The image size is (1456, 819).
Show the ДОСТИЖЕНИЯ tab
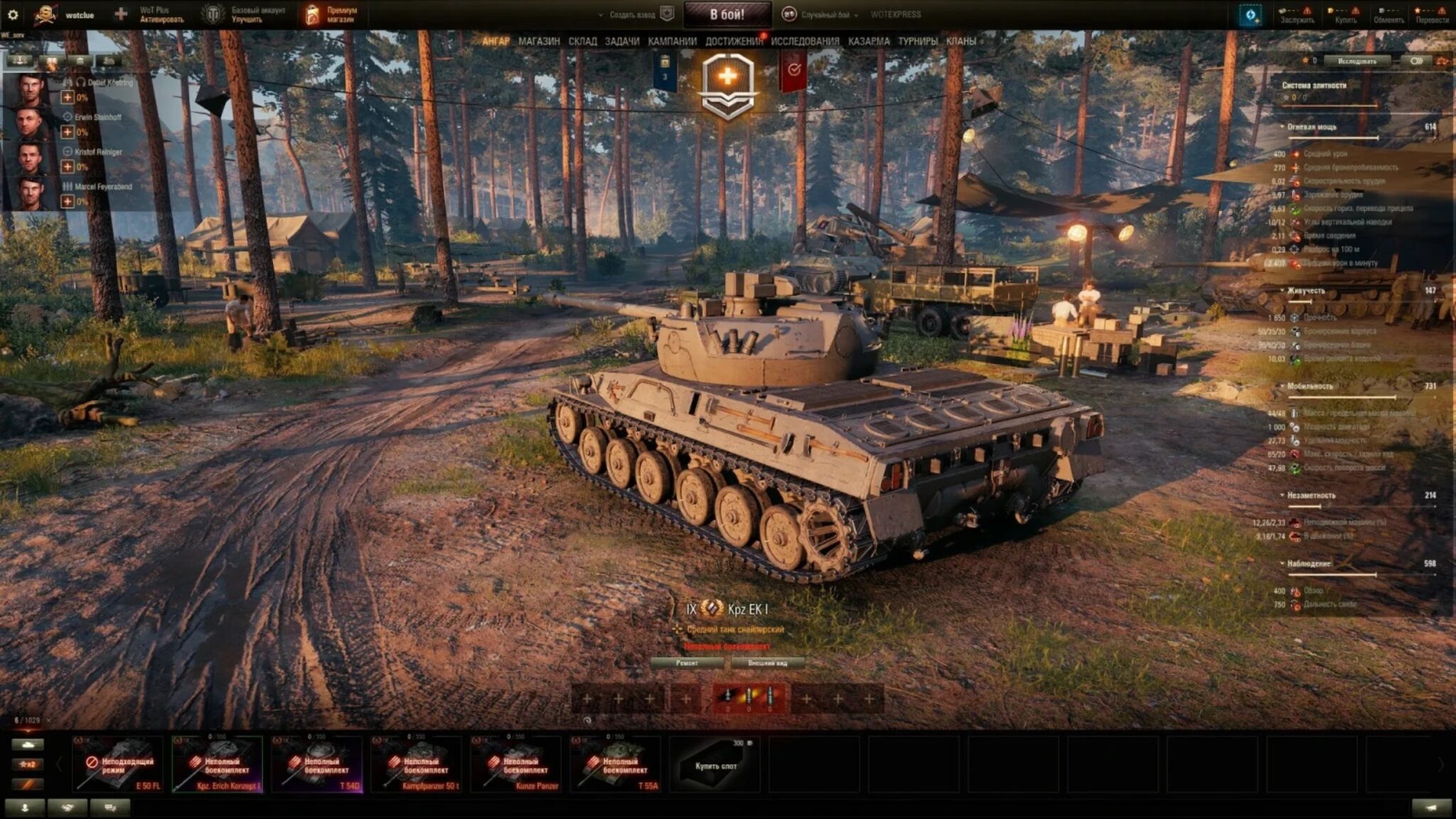click(x=734, y=41)
